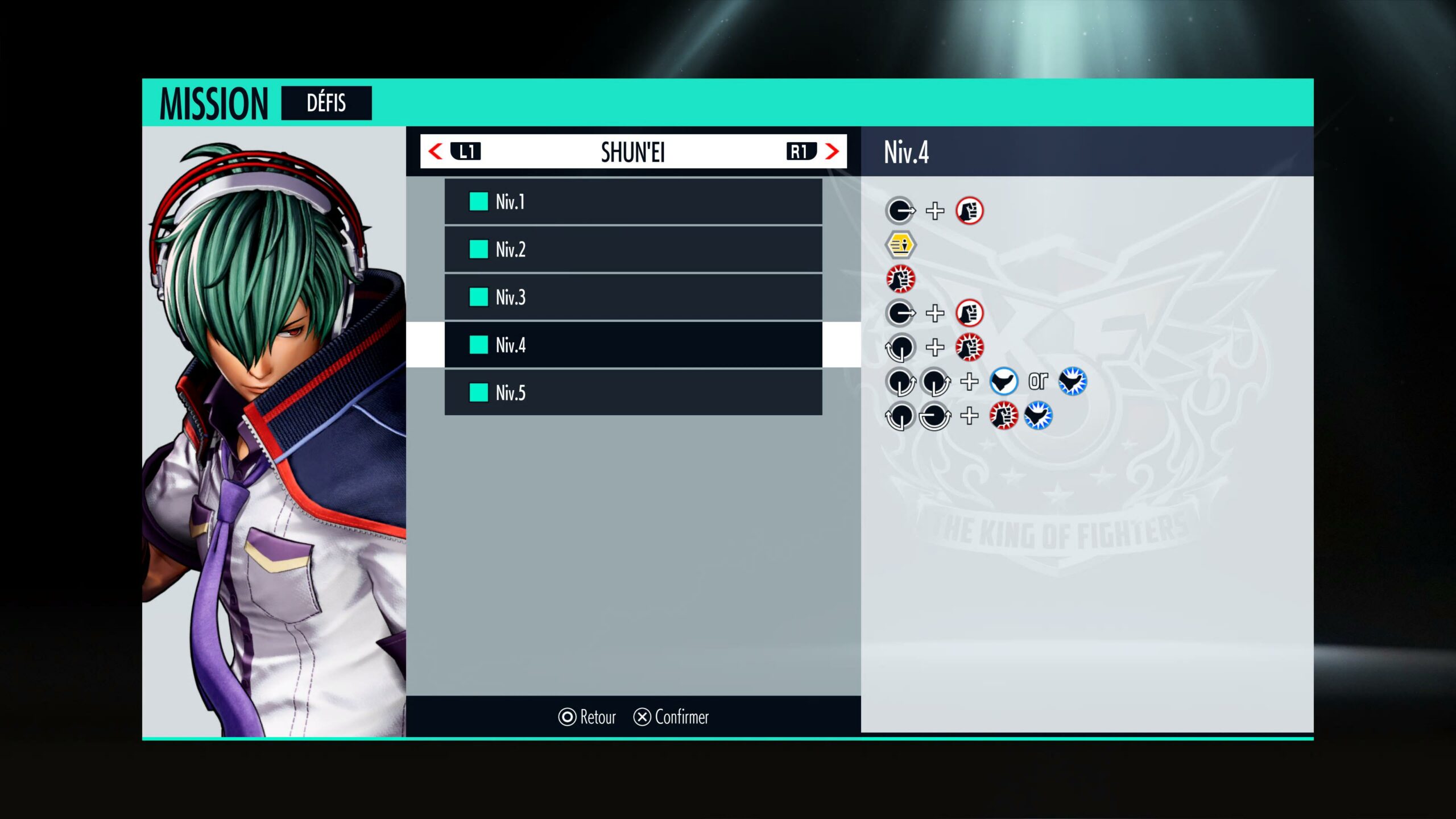Pick the Niv.5 challenge entry
The height and width of the screenshot is (819, 1456).
point(632,392)
